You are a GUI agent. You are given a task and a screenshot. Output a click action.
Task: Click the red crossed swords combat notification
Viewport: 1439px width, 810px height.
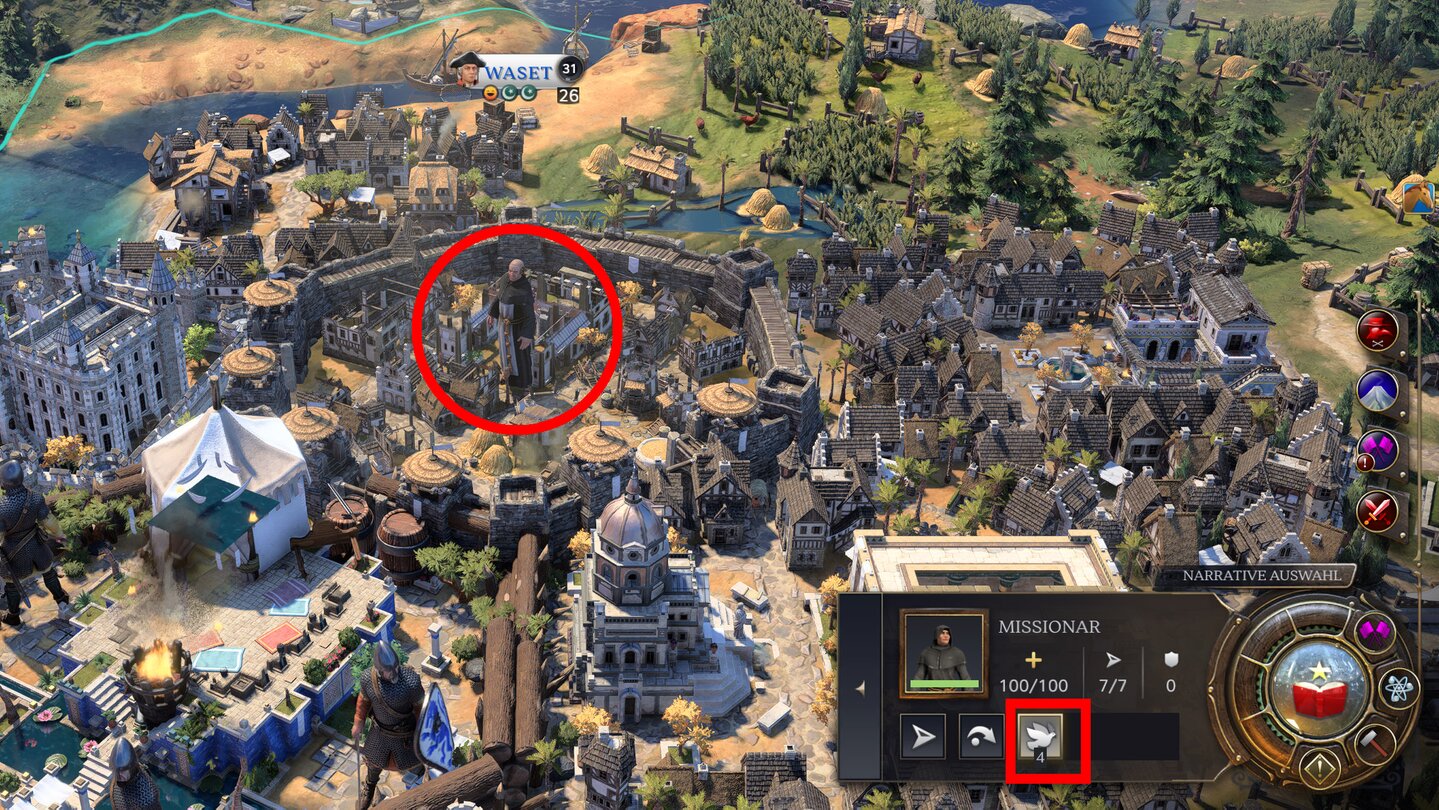tap(1376, 507)
